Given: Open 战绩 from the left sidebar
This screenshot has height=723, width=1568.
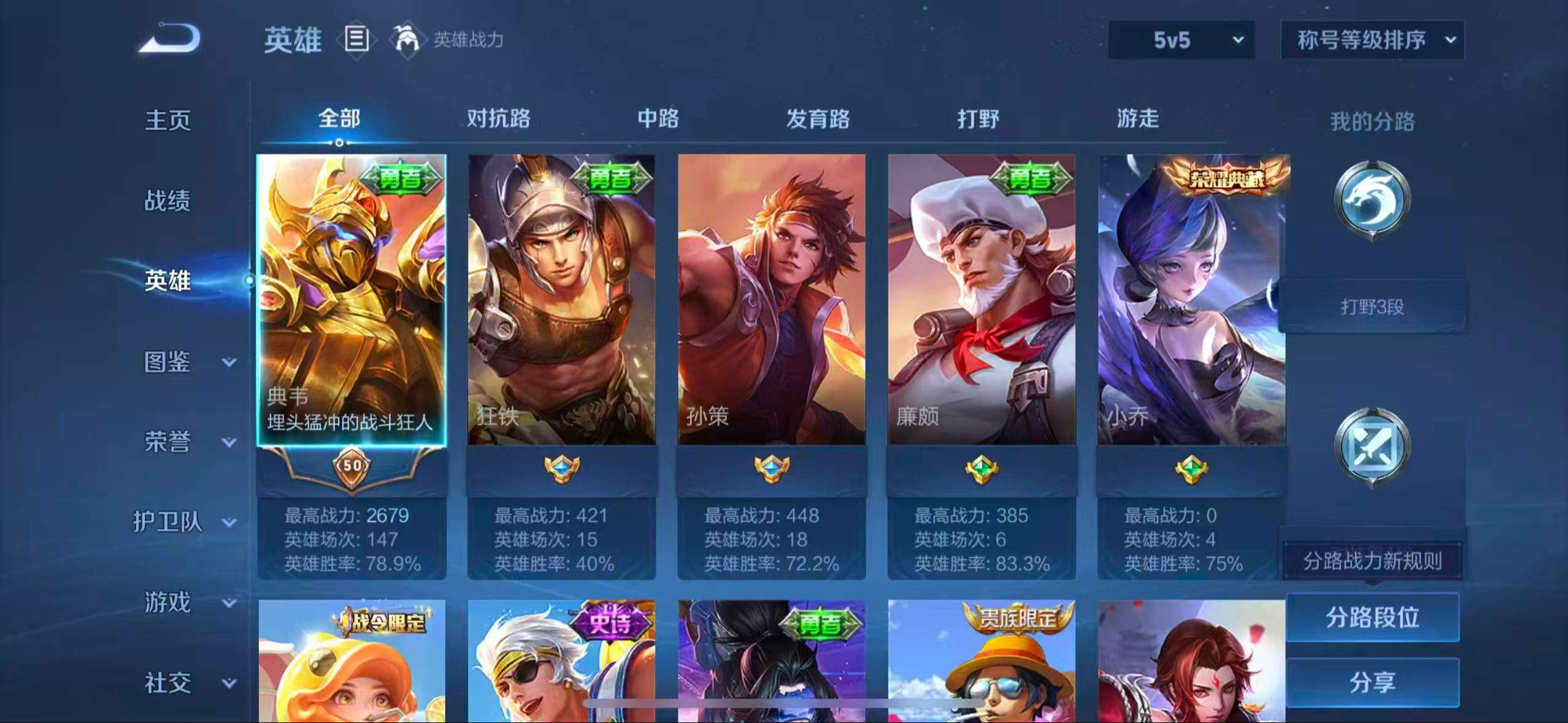Looking at the screenshot, I should coord(167,200).
